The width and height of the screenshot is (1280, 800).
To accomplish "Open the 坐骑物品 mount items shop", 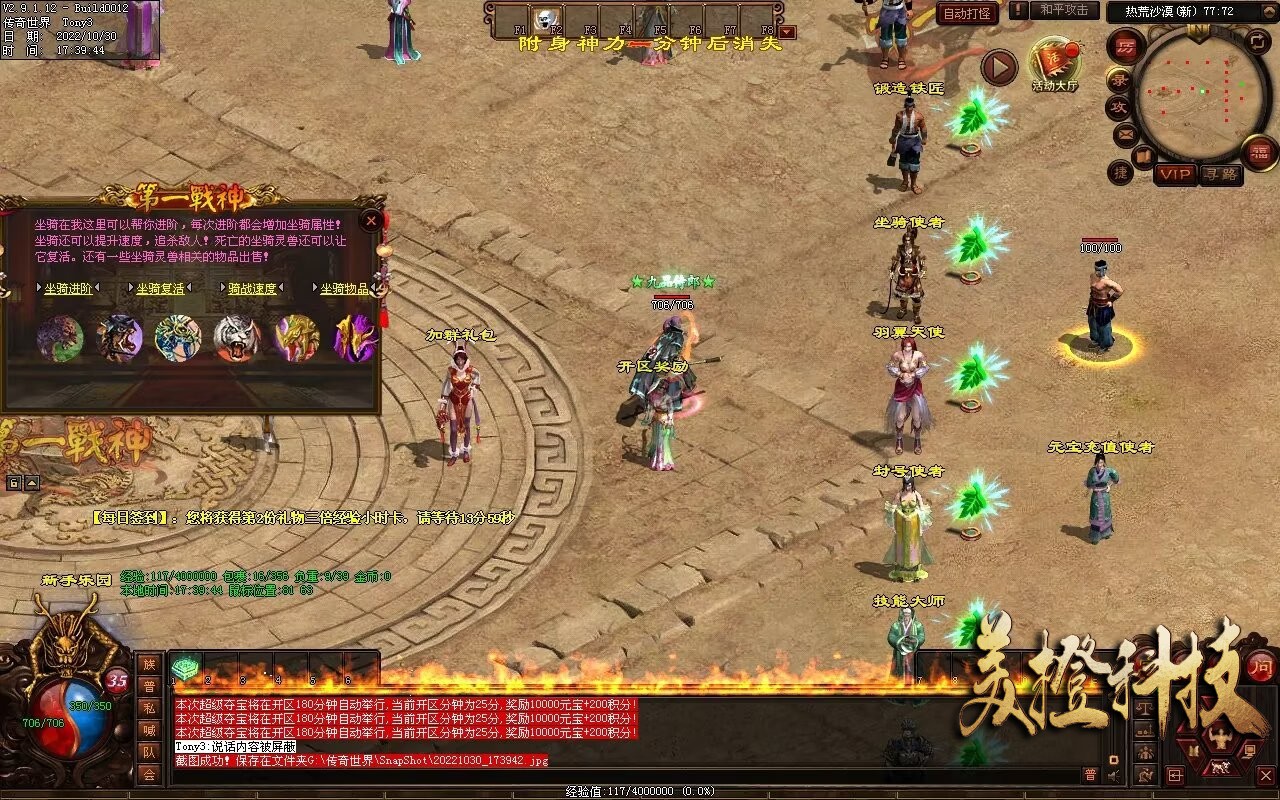I will pyautogui.click(x=344, y=289).
